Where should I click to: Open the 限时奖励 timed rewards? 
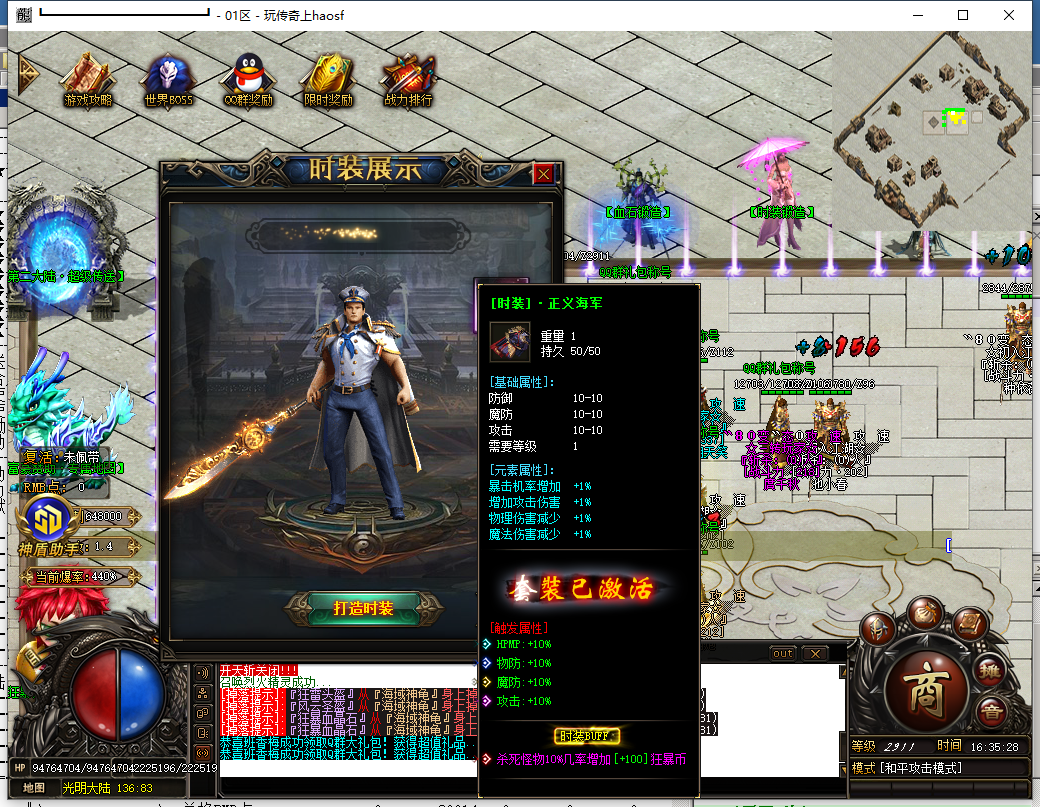click(x=328, y=78)
